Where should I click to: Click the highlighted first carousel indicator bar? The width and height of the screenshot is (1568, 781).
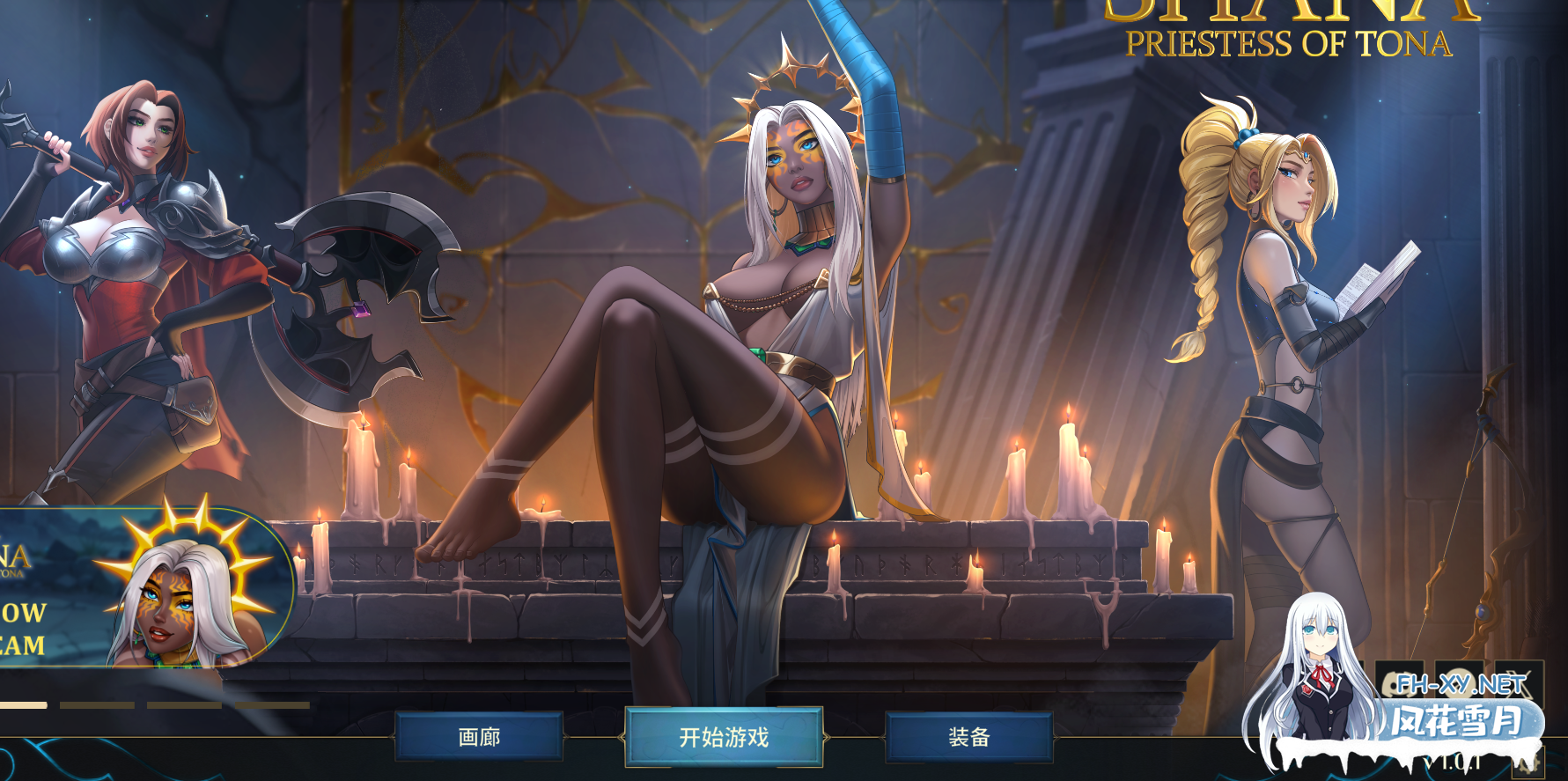point(24,705)
